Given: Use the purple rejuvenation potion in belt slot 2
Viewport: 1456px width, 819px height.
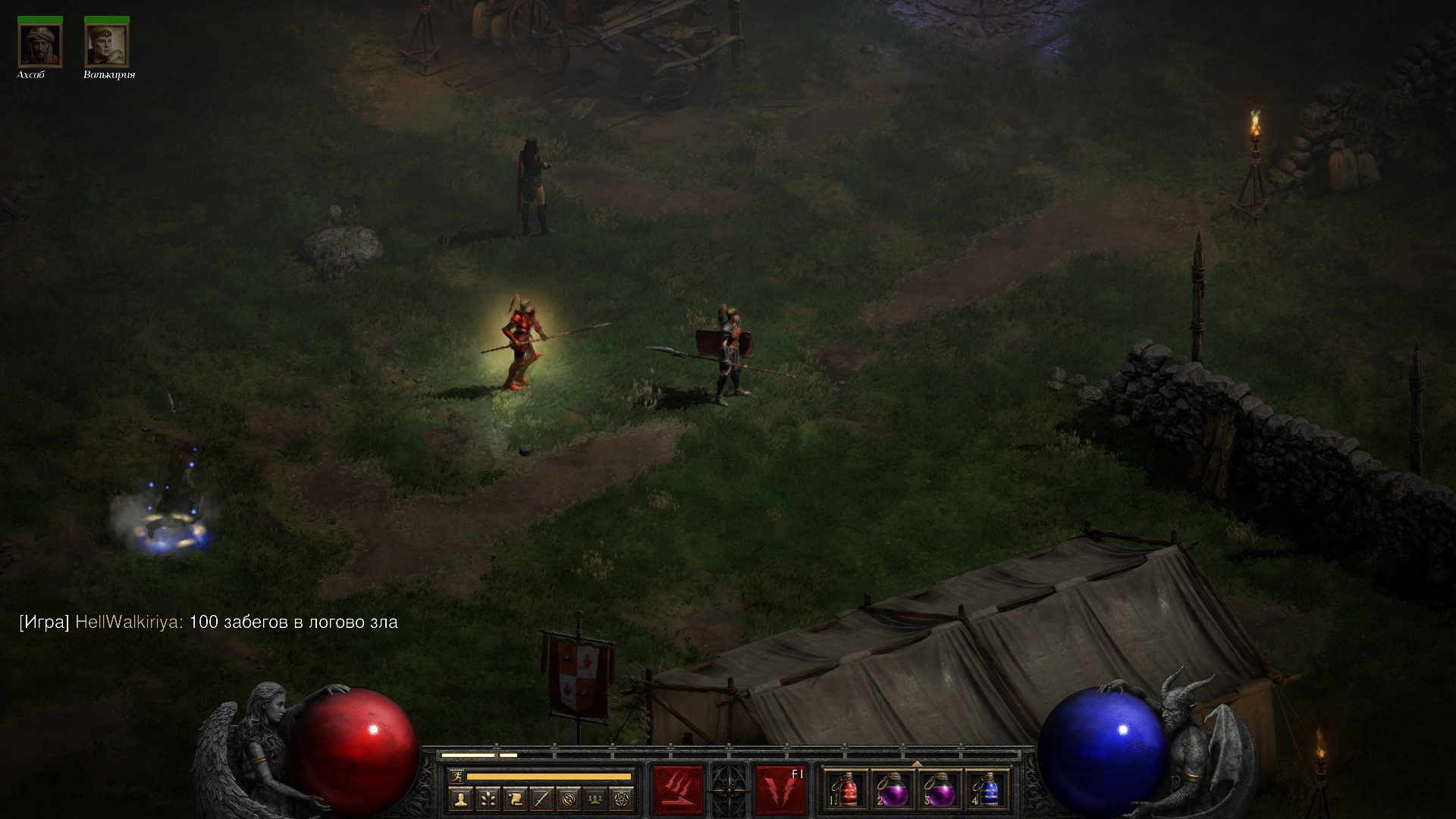Looking at the screenshot, I should [x=893, y=789].
